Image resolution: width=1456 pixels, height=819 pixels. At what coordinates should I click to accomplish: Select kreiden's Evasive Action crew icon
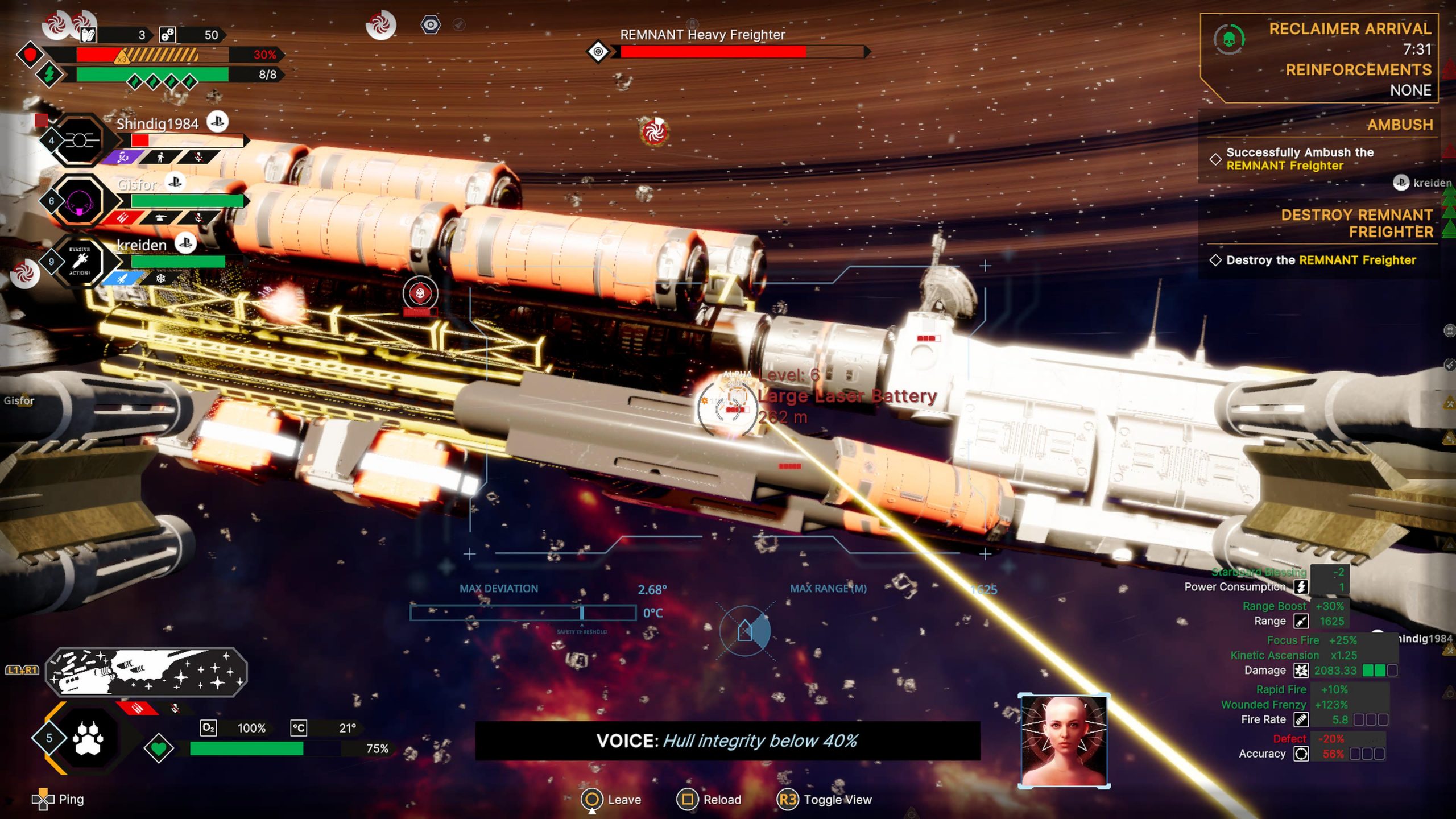coord(80,261)
